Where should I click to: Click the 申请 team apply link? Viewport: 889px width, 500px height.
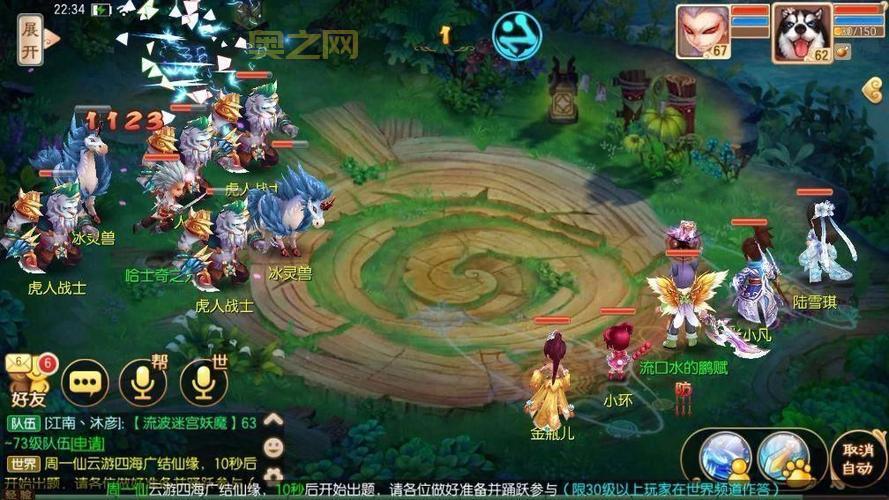pos(87,443)
